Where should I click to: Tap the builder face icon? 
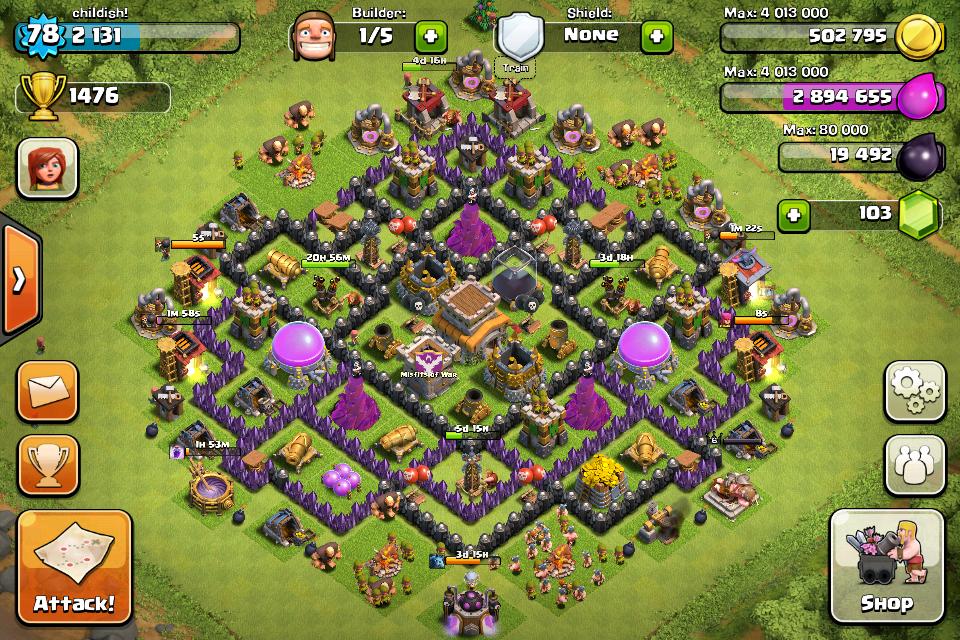click(312, 38)
